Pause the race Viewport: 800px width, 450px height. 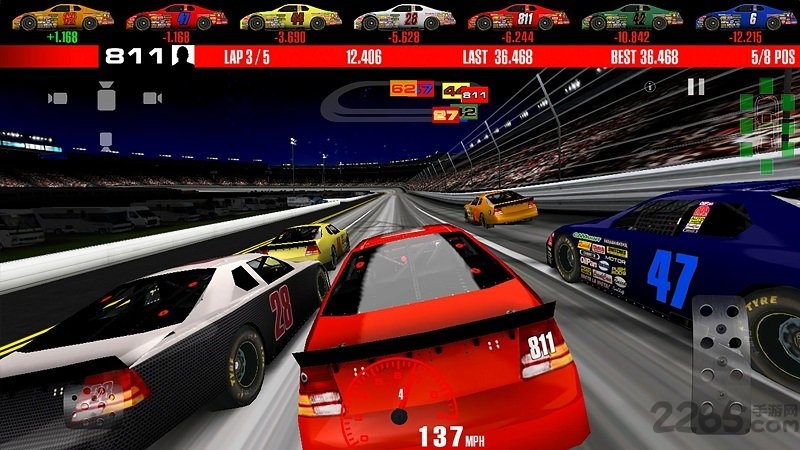(696, 87)
